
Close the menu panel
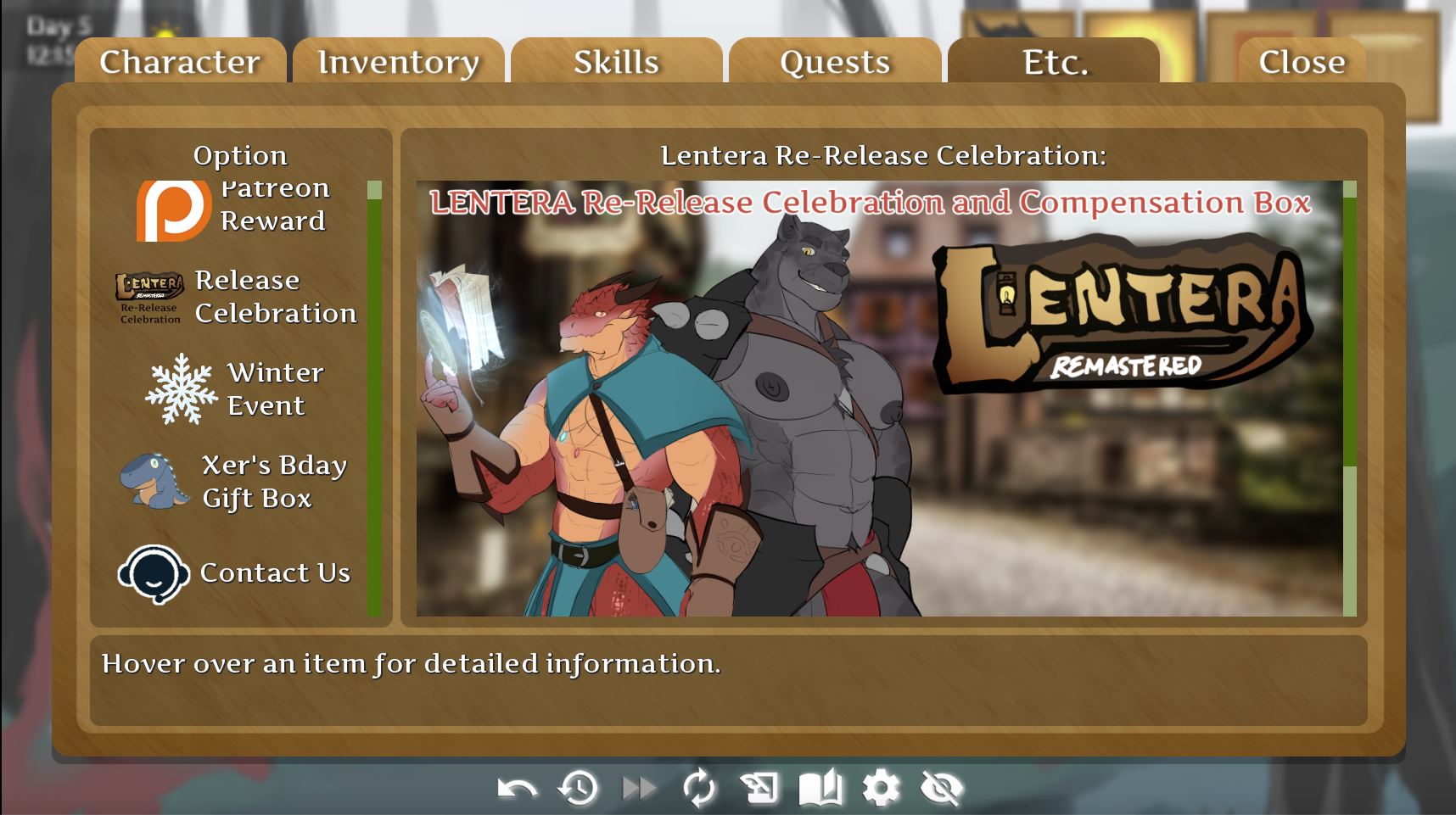click(1302, 62)
